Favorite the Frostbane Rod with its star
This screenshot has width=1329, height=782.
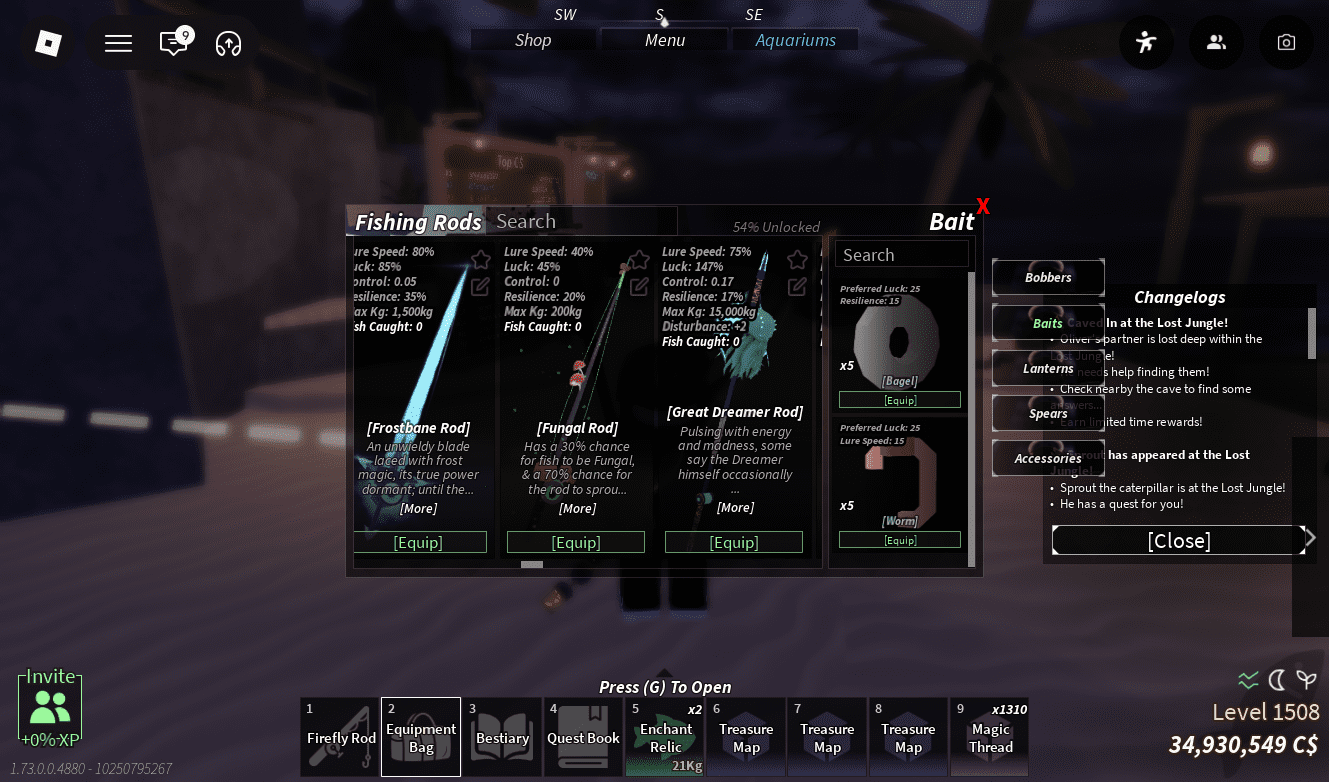[x=479, y=258]
